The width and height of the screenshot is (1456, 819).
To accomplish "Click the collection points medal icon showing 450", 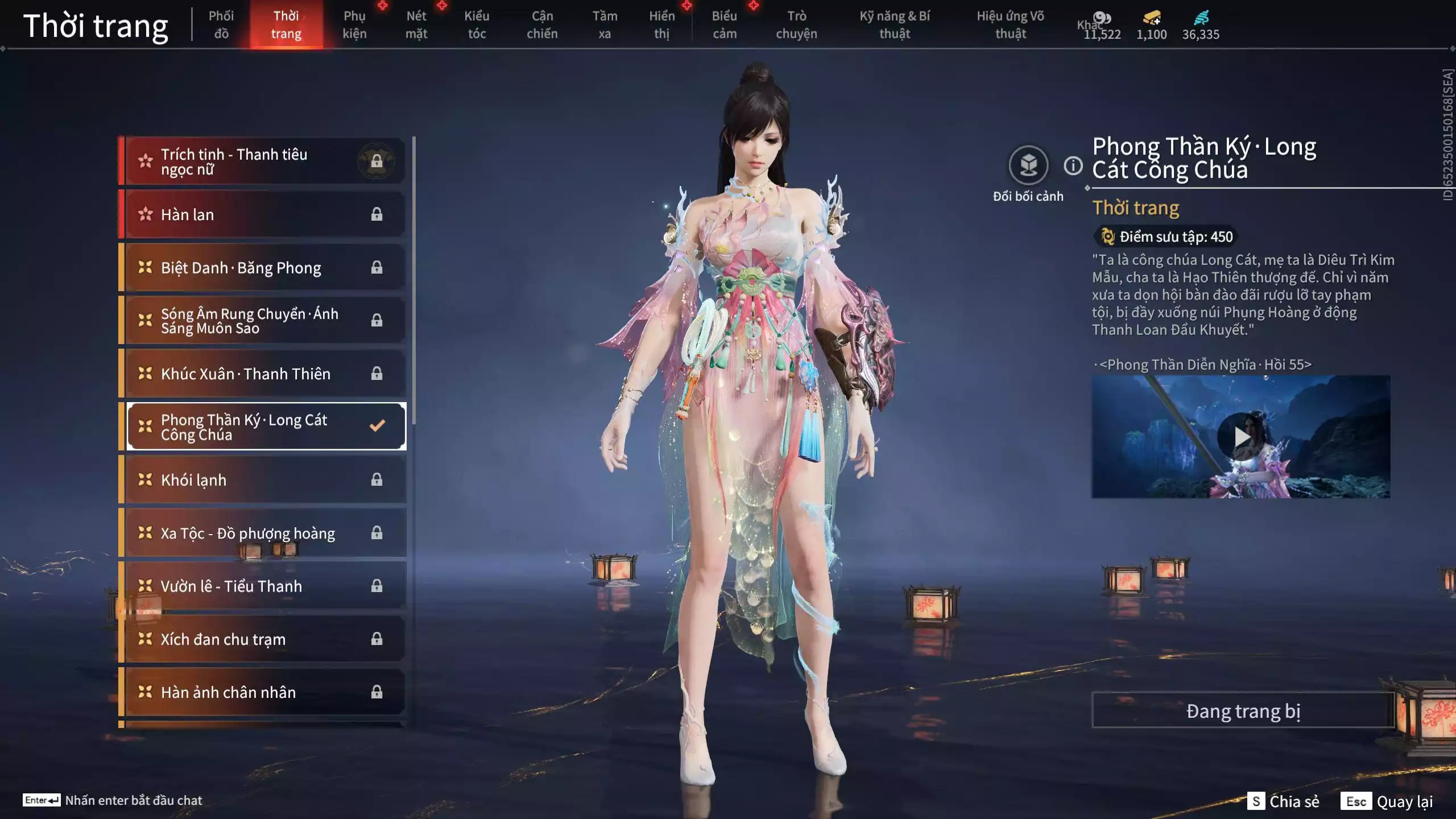I will pyautogui.click(x=1107, y=237).
